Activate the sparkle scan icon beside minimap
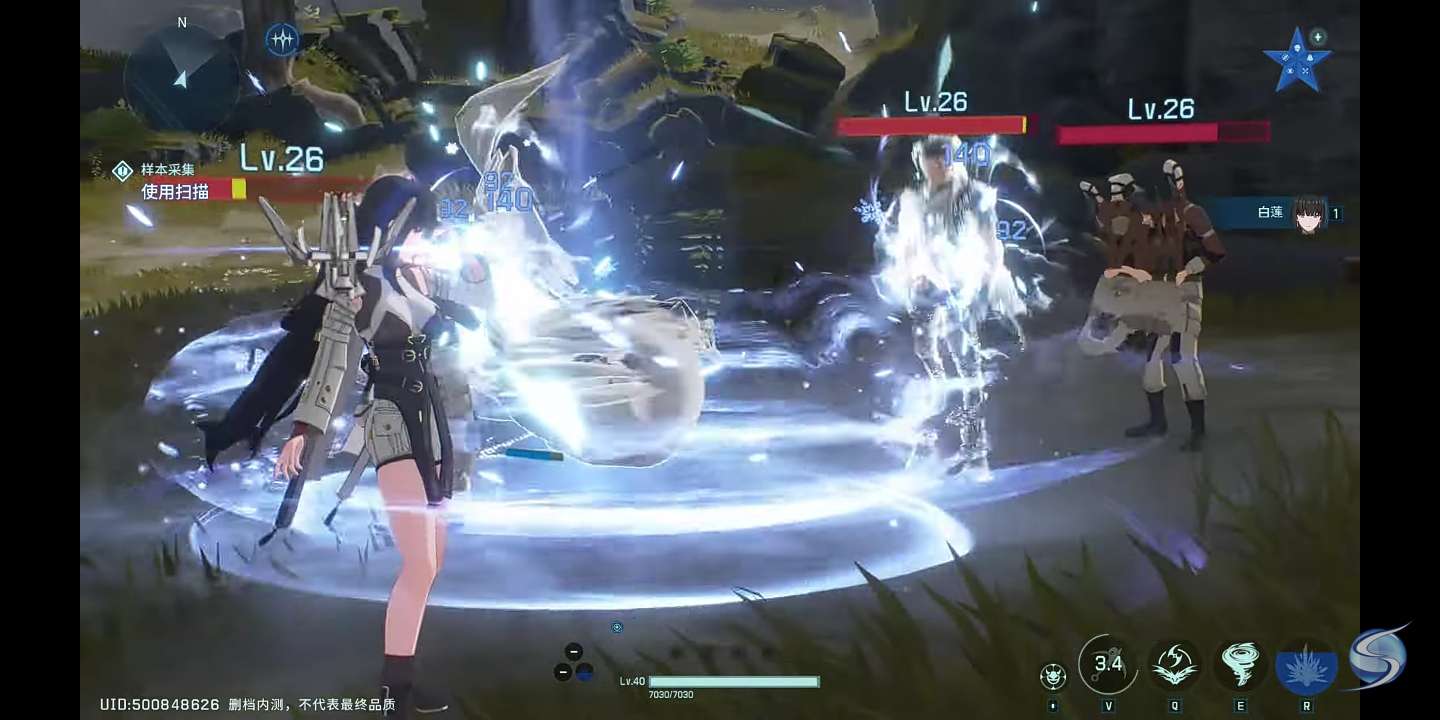 283,40
